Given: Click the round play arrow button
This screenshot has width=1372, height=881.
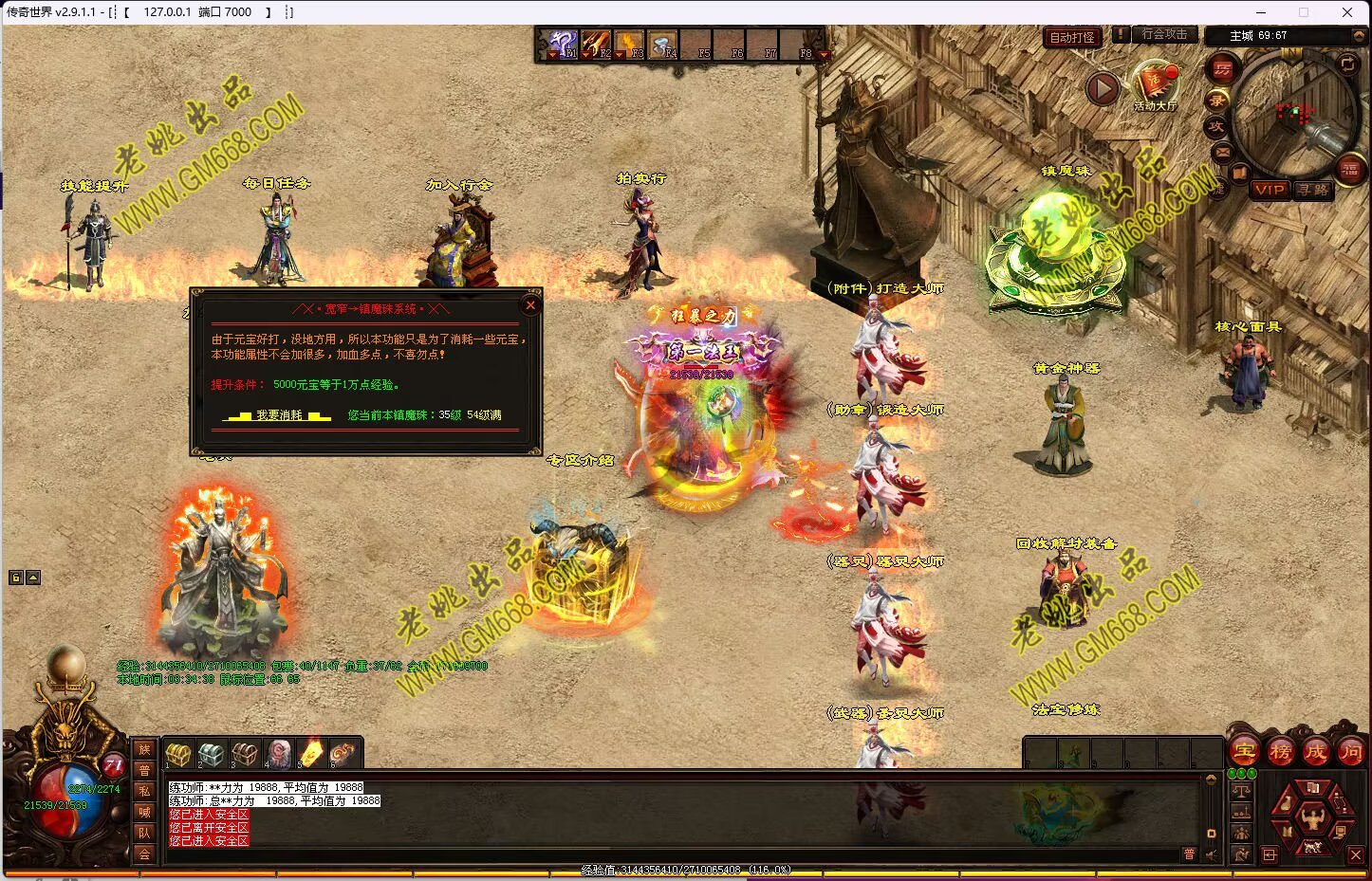Looking at the screenshot, I should (1102, 89).
